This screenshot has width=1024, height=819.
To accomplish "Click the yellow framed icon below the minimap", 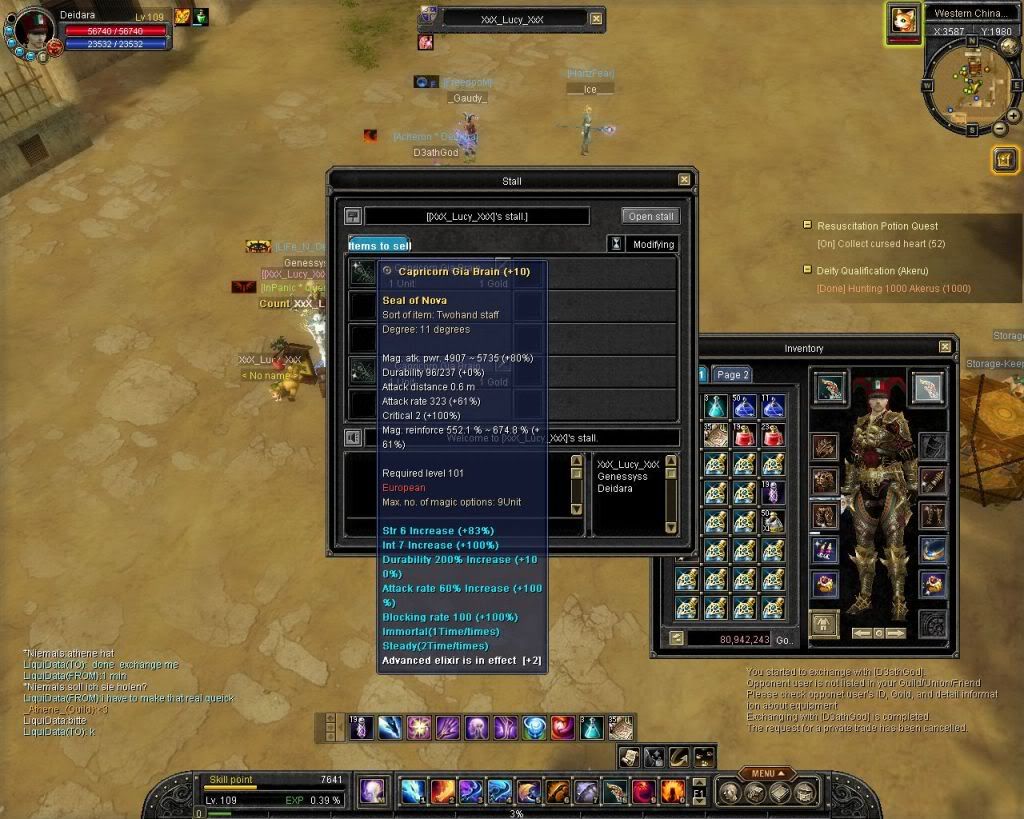I will (x=1005, y=160).
